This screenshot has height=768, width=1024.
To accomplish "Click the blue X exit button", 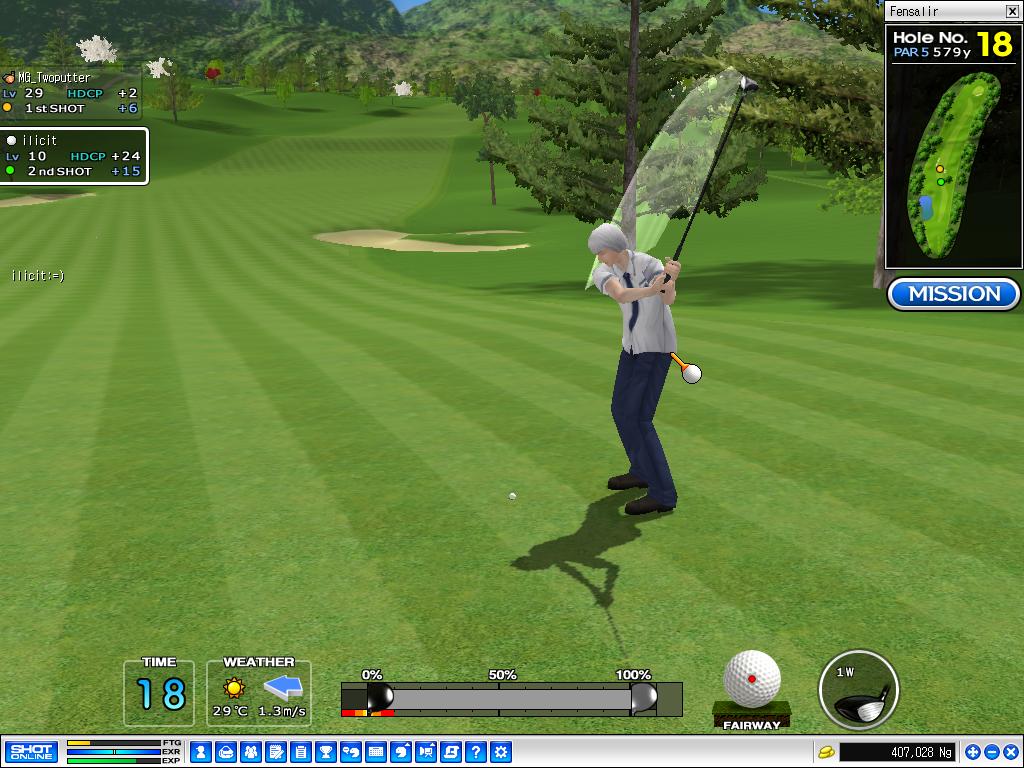I will [1009, 752].
